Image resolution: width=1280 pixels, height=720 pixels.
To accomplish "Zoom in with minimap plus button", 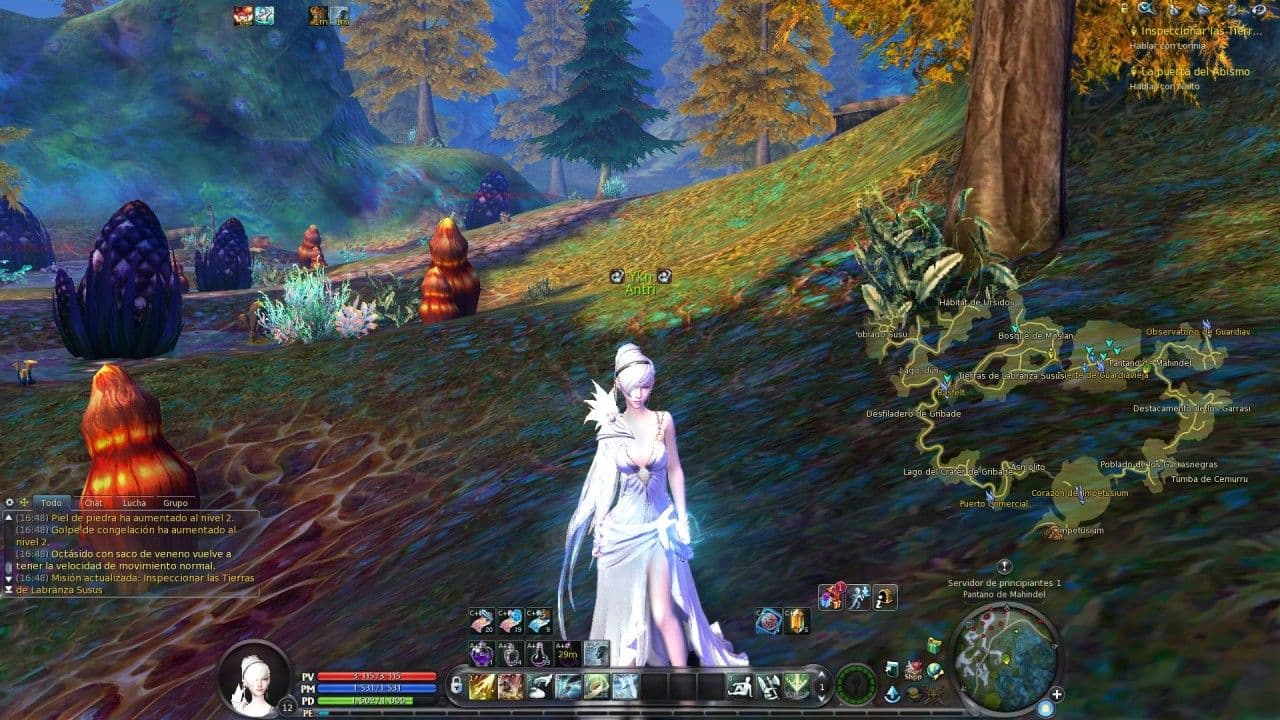I will 1056,694.
